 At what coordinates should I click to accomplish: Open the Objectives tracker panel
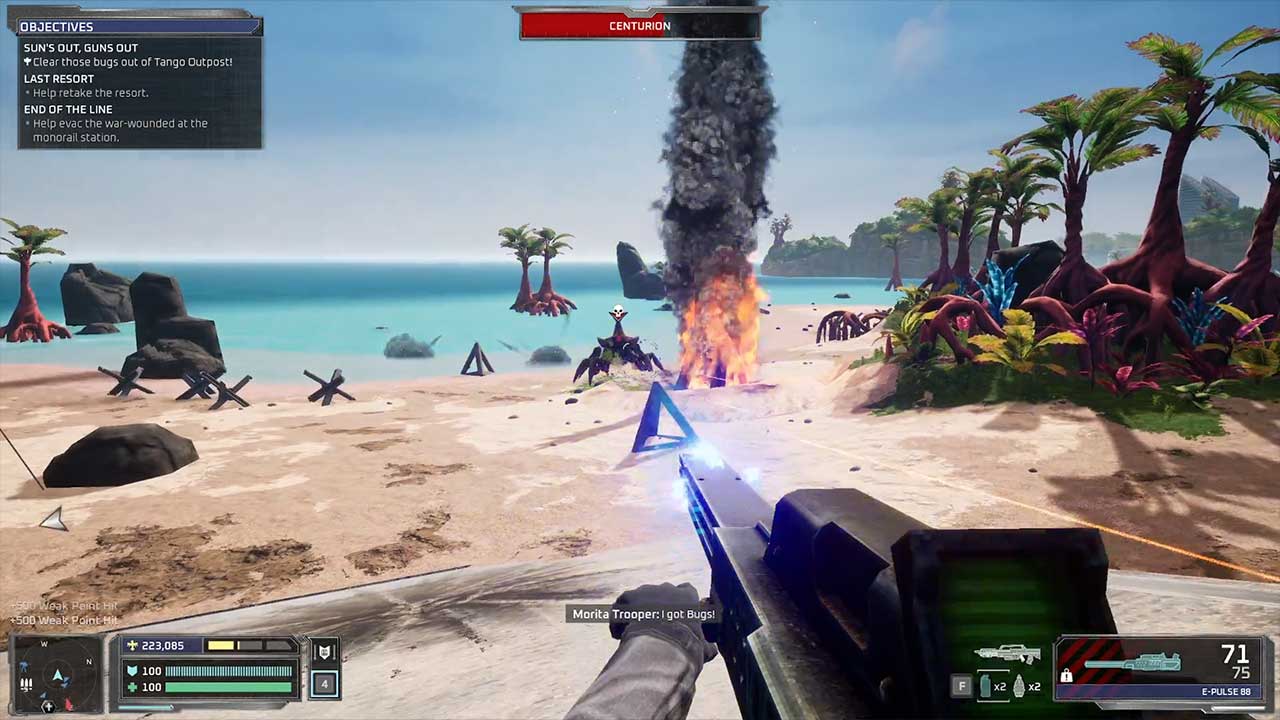click(140, 26)
